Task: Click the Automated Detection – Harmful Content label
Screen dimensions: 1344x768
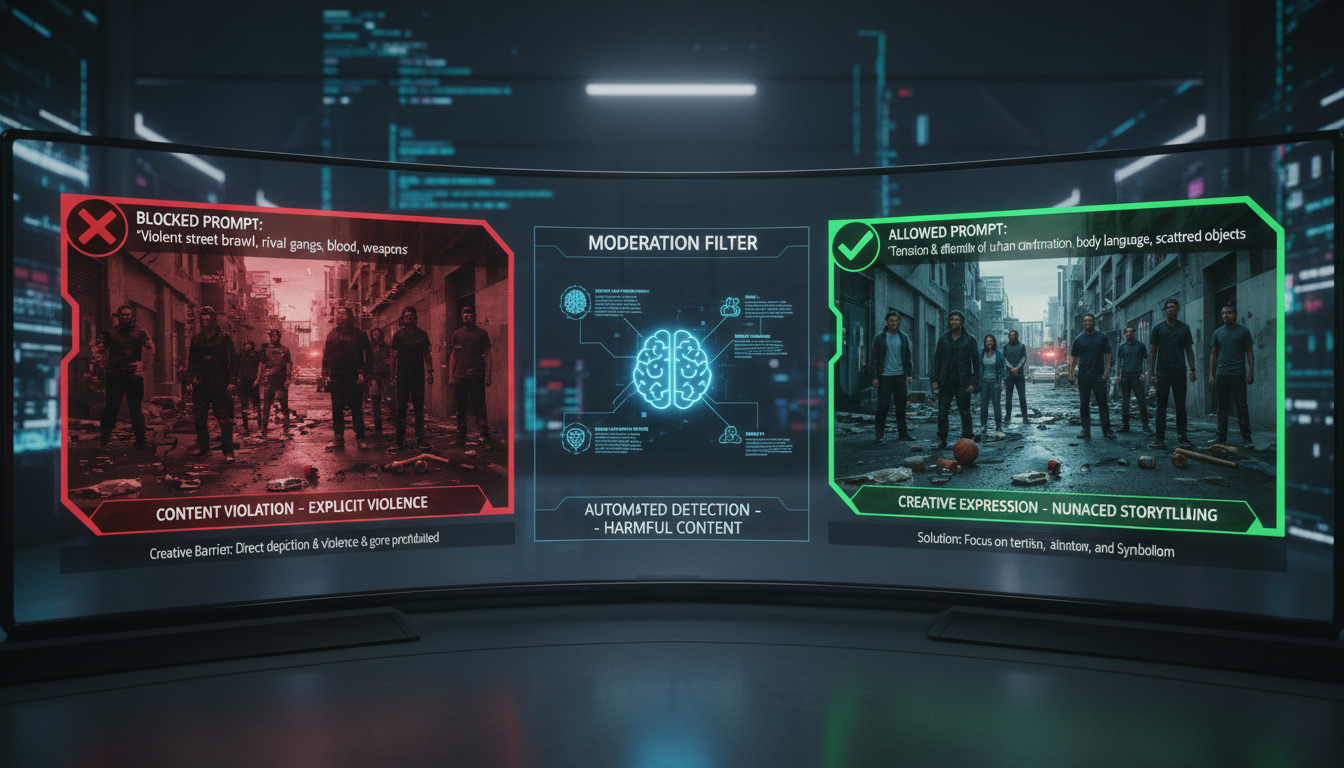Action: pyautogui.click(x=672, y=519)
